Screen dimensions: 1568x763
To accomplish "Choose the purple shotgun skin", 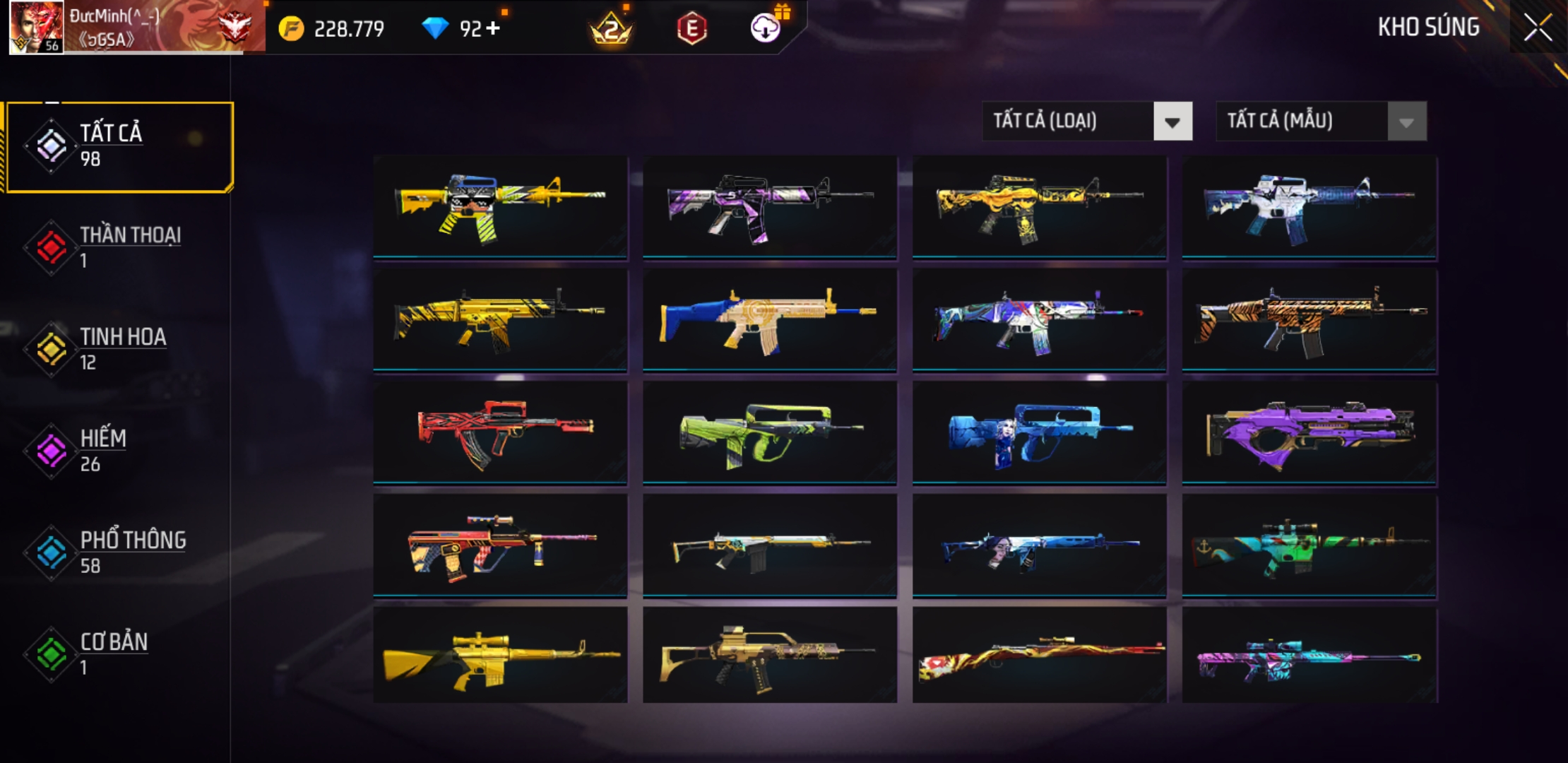I will pos(1309,432).
